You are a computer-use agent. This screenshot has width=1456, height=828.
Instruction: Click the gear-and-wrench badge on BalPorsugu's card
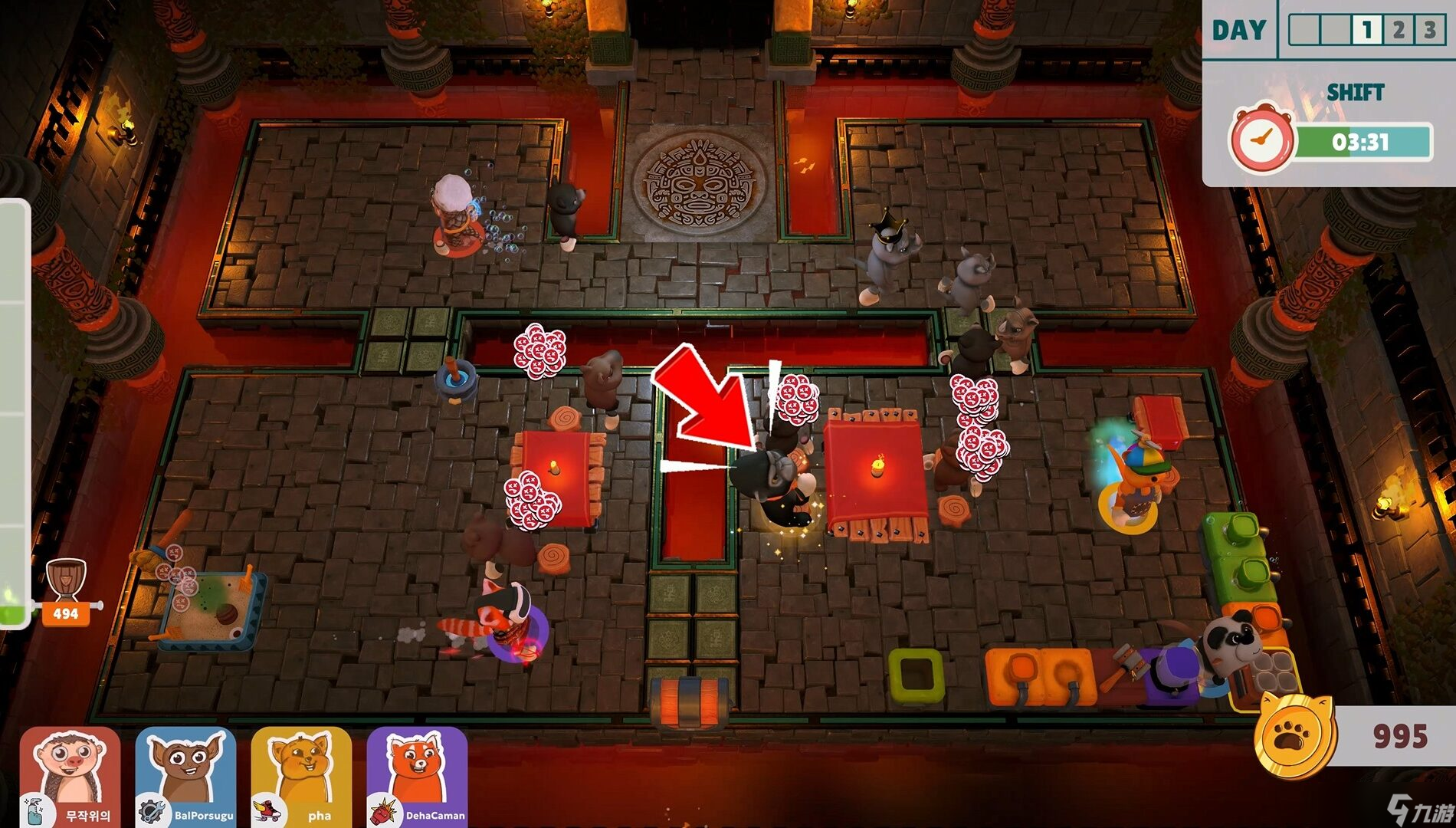tap(151, 810)
